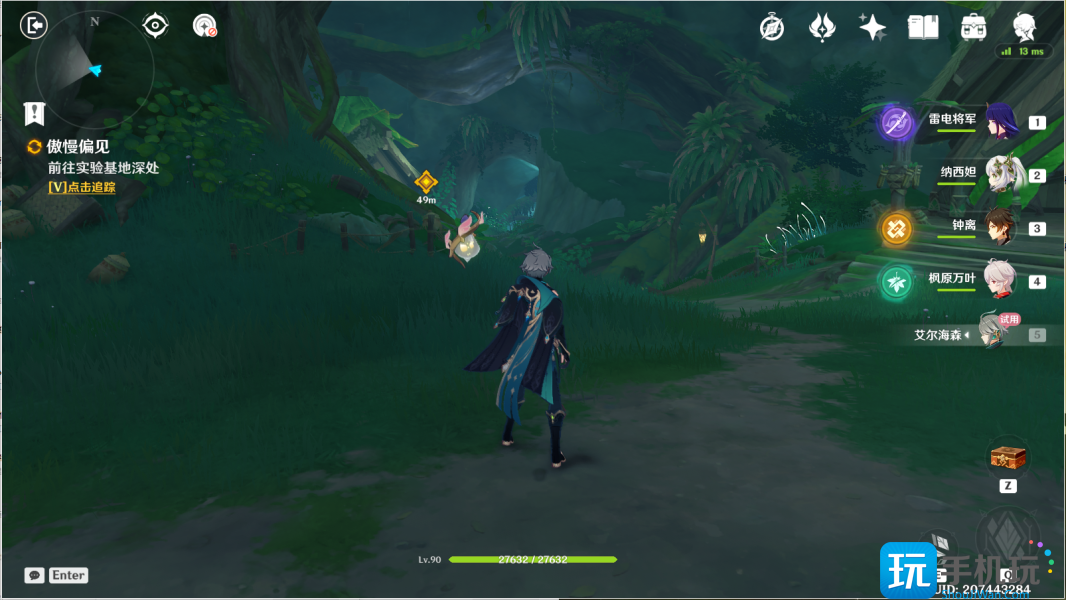Image resolution: width=1066 pixels, height=600 pixels.
Task: Open the character profile icon
Action: pyautogui.click(x=1024, y=27)
